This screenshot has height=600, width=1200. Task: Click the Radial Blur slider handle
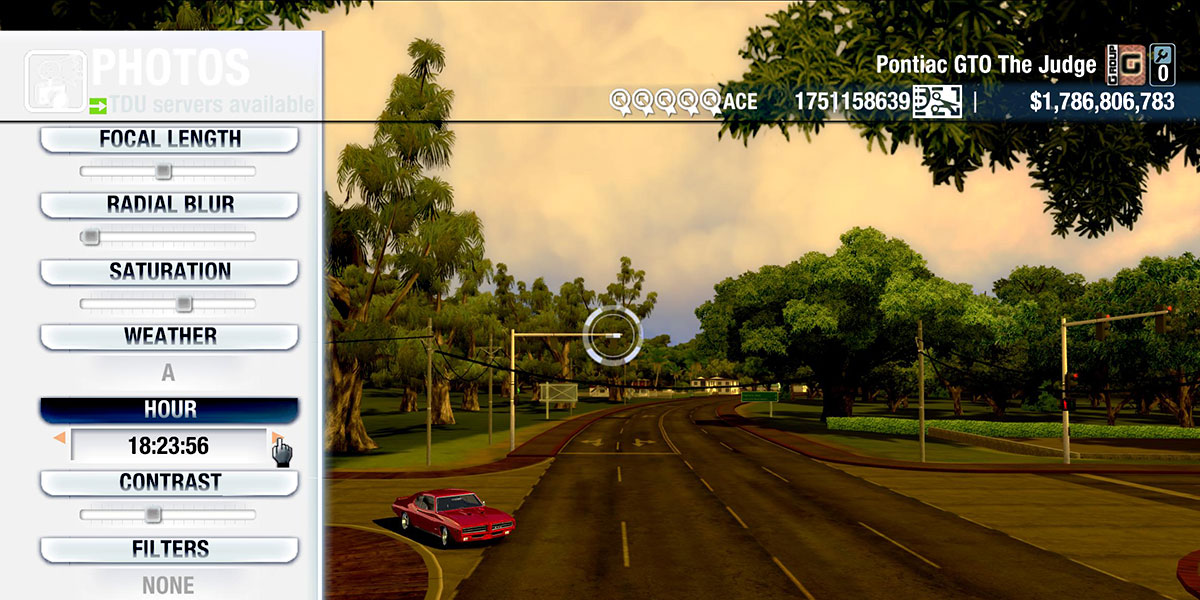point(91,237)
